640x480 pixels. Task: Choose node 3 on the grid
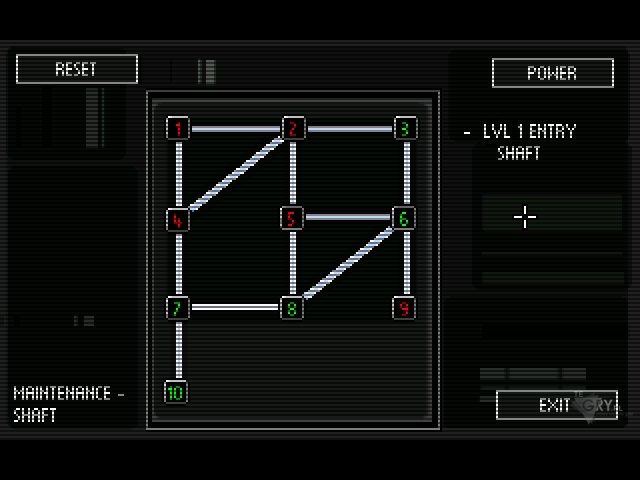404,129
